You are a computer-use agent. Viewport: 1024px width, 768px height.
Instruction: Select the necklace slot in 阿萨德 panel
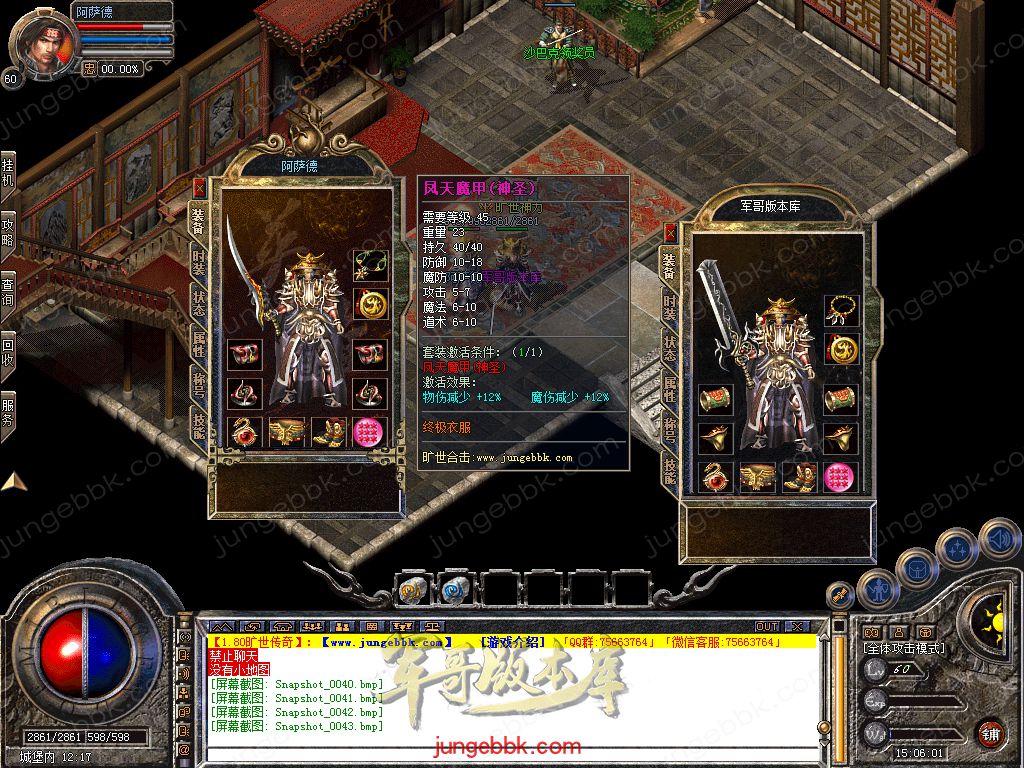coord(368,266)
